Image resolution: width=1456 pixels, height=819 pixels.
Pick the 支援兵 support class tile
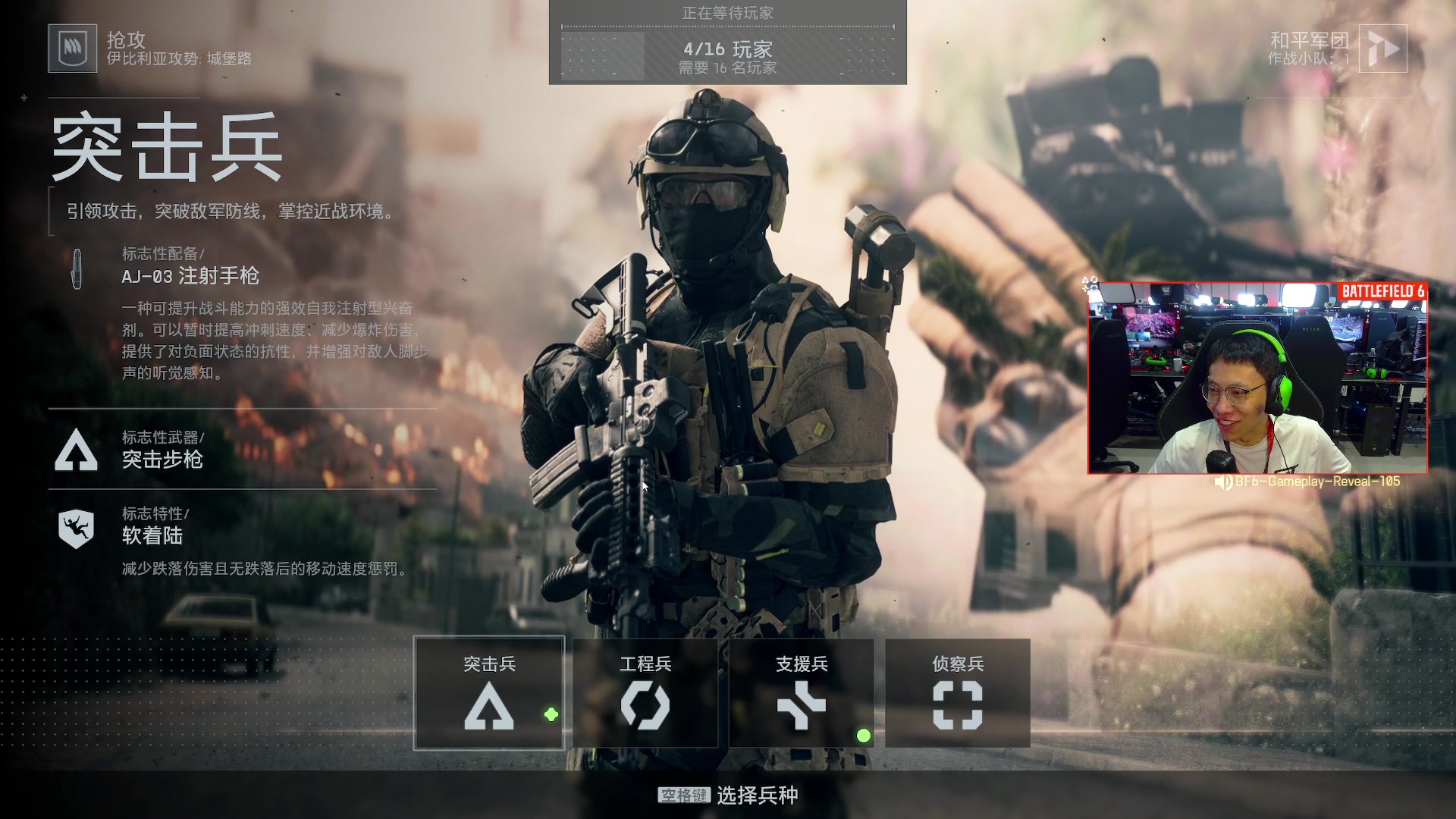click(802, 693)
